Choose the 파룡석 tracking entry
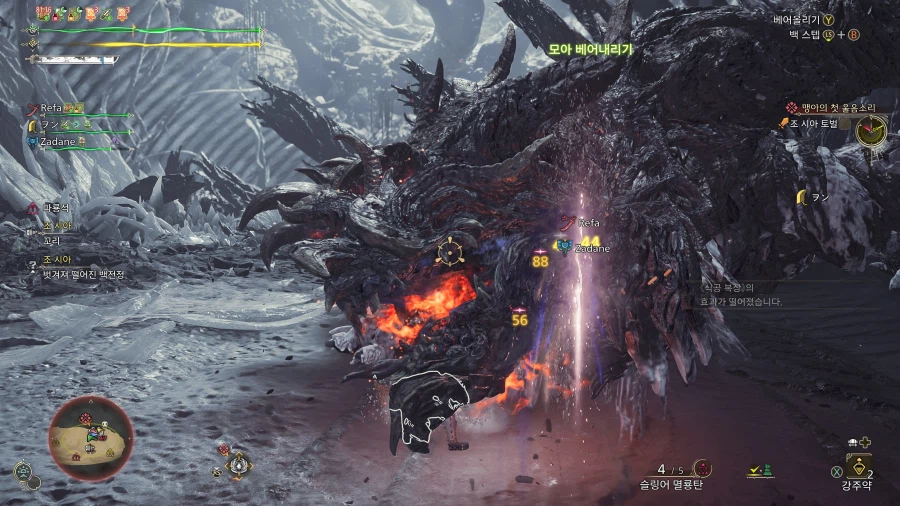Viewport: 900px width, 506px height. point(56,206)
